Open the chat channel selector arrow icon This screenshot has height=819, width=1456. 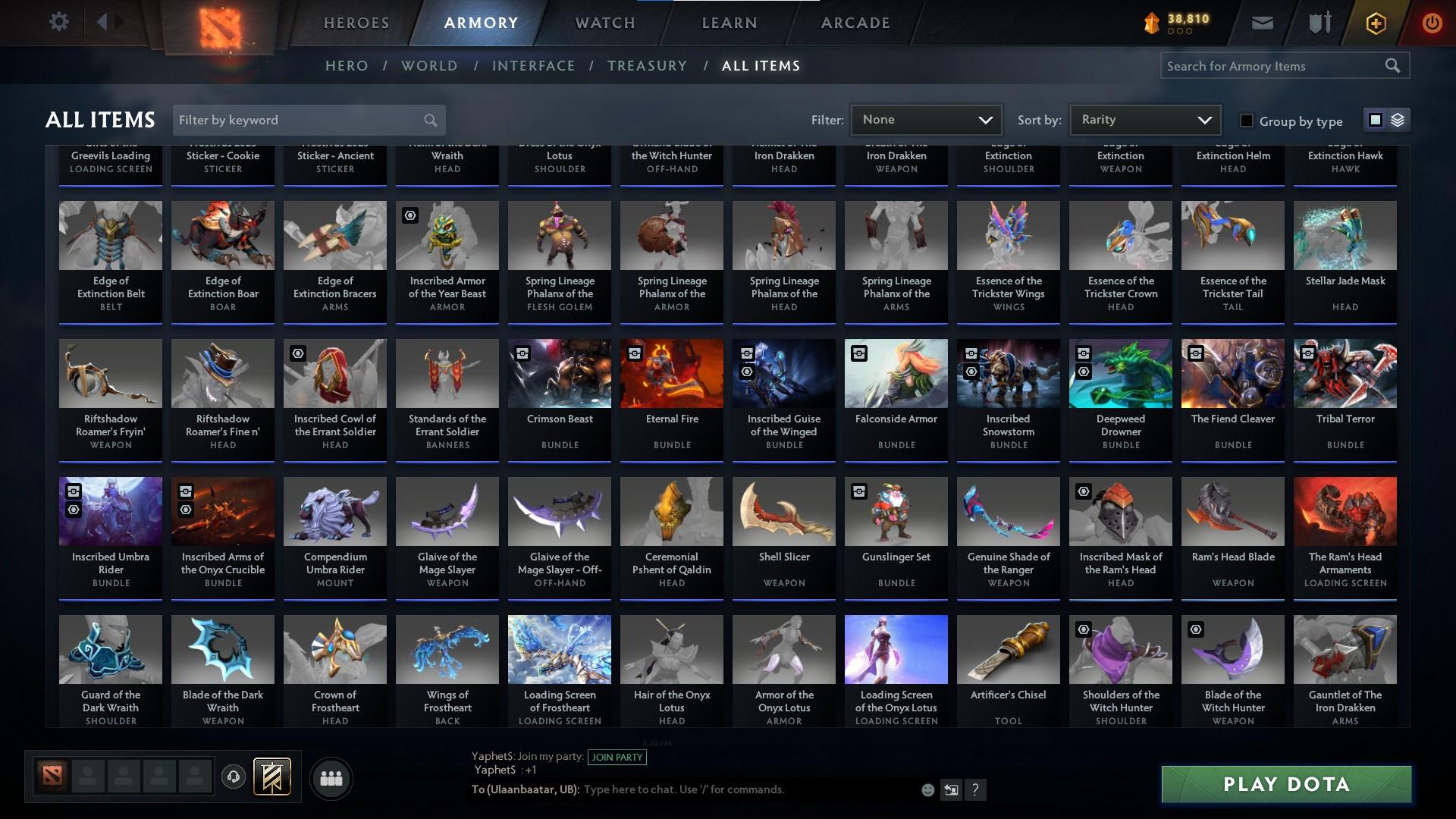pos(950,789)
